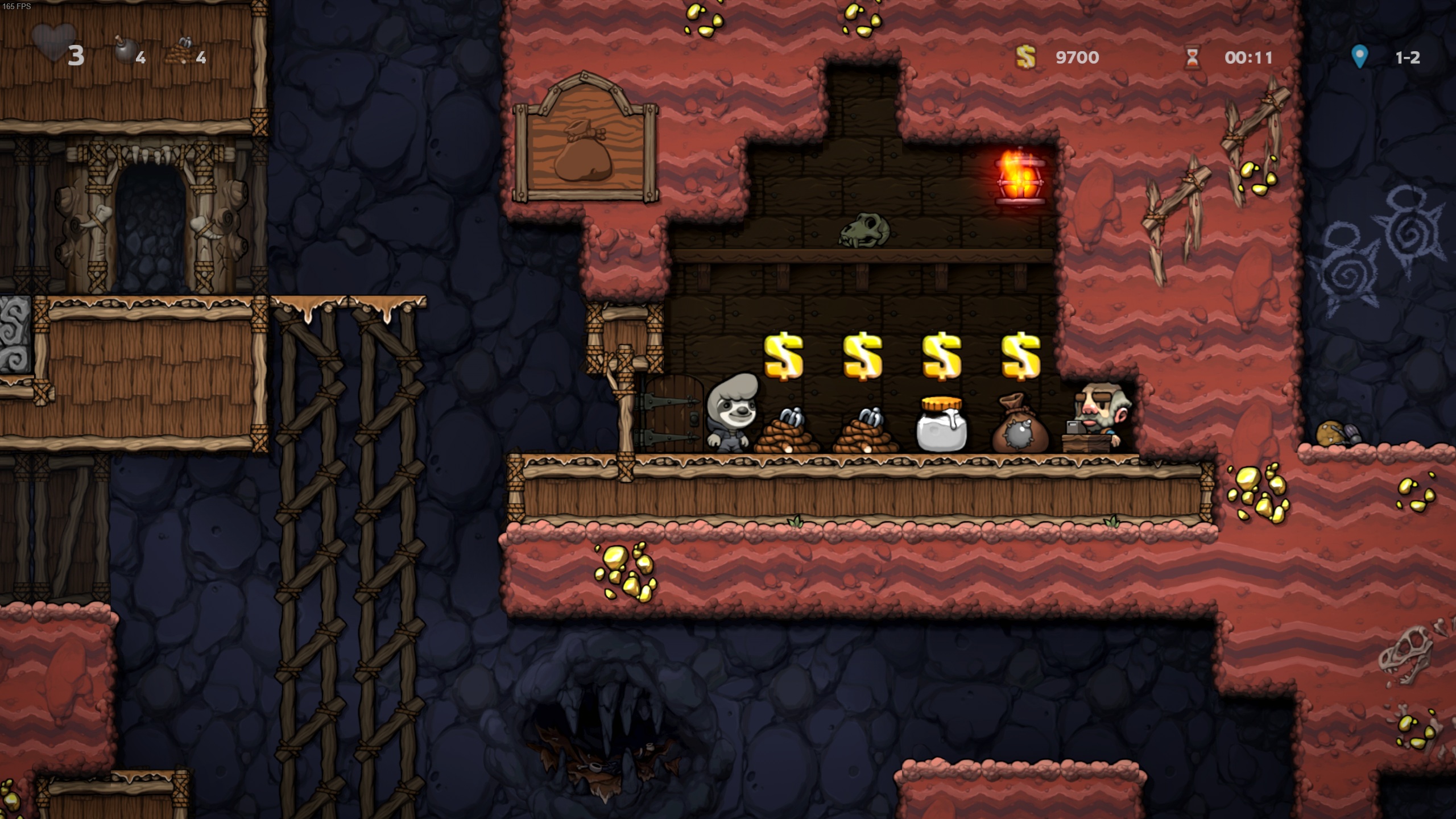Click the hourglass timer icon
The width and height of the screenshot is (1456, 819).
point(1193,57)
